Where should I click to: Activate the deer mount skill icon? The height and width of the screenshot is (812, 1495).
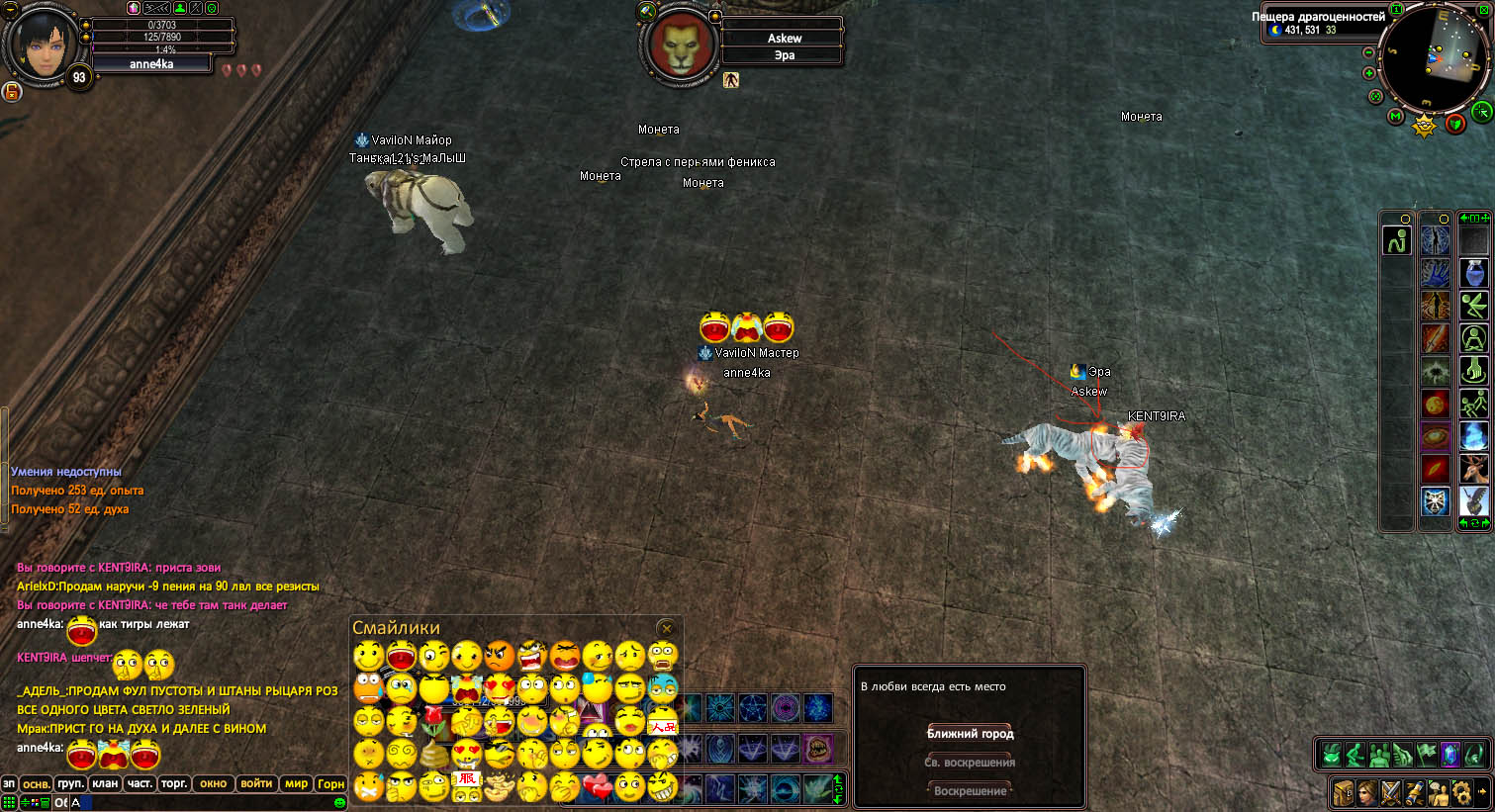pyautogui.click(x=1474, y=468)
